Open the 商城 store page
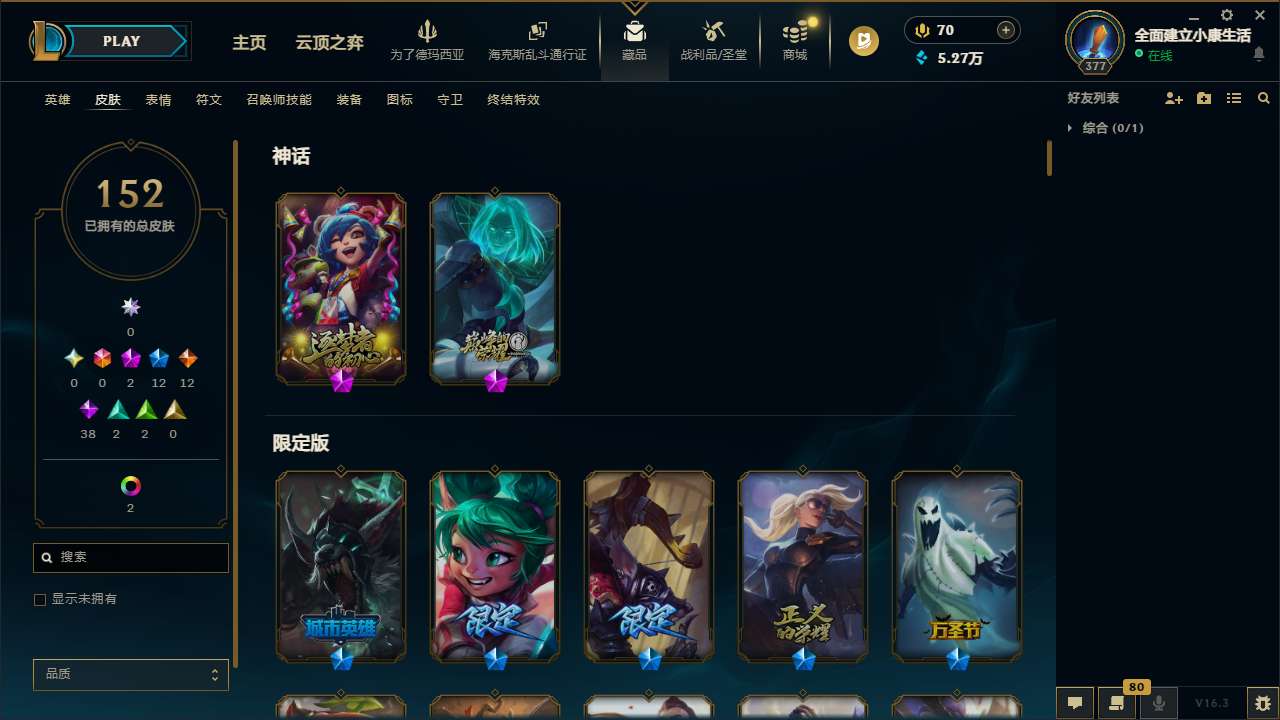Viewport: 1280px width, 720px height. (x=794, y=43)
